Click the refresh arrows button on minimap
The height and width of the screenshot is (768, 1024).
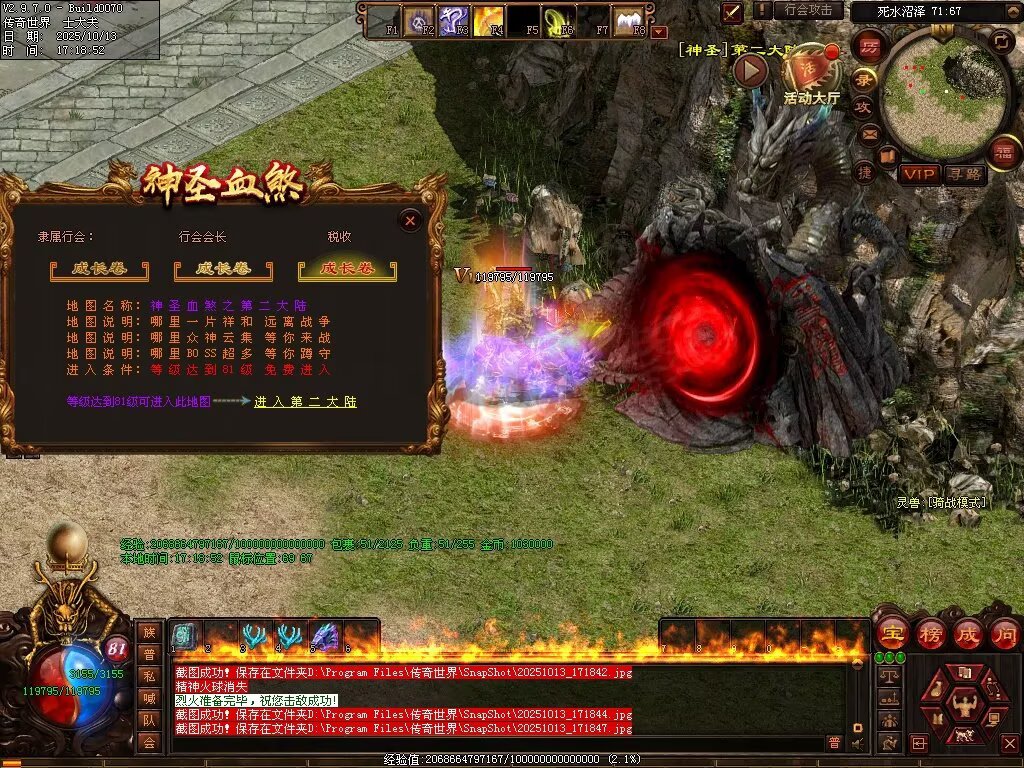1000,41
